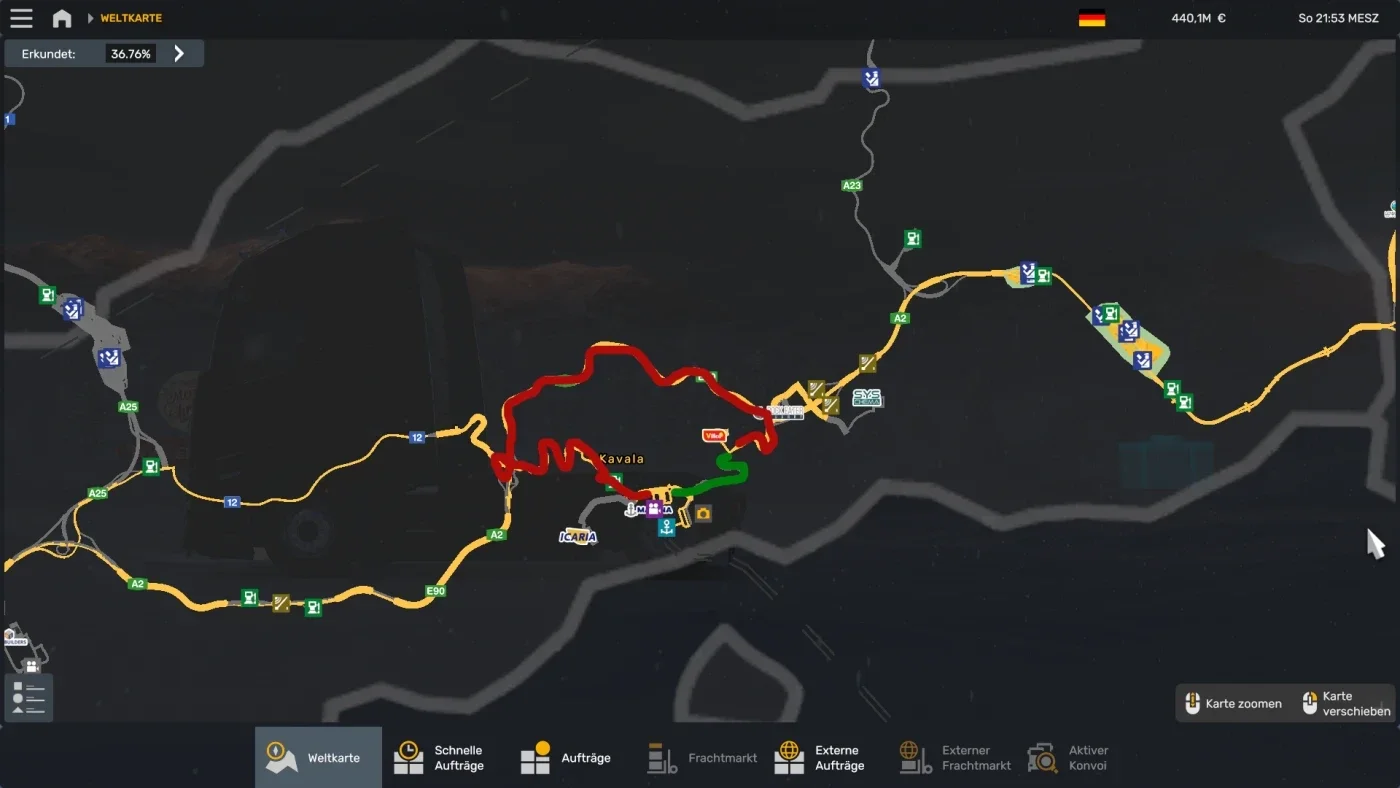Switch to the Frachtmarkt tab
Image resolution: width=1400 pixels, height=788 pixels.
pyautogui.click(x=701, y=757)
